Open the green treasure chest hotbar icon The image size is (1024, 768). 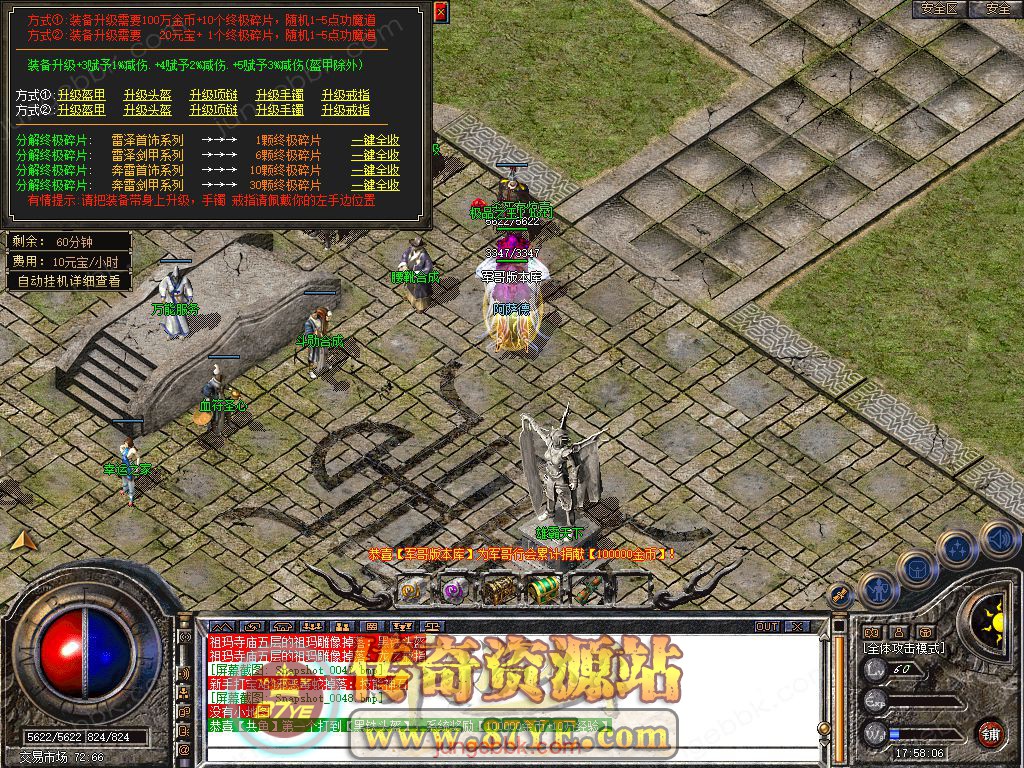[x=543, y=590]
